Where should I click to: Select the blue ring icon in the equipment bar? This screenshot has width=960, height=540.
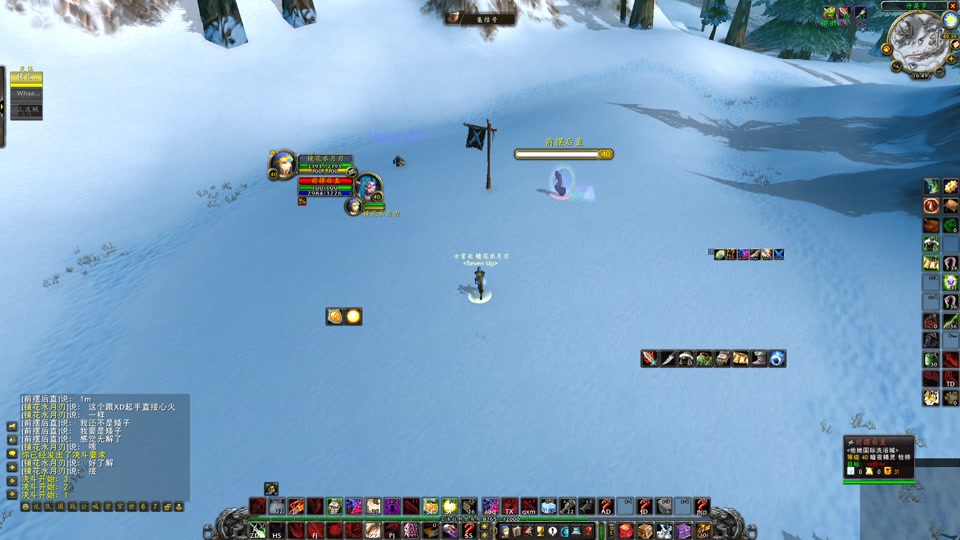pos(777,358)
